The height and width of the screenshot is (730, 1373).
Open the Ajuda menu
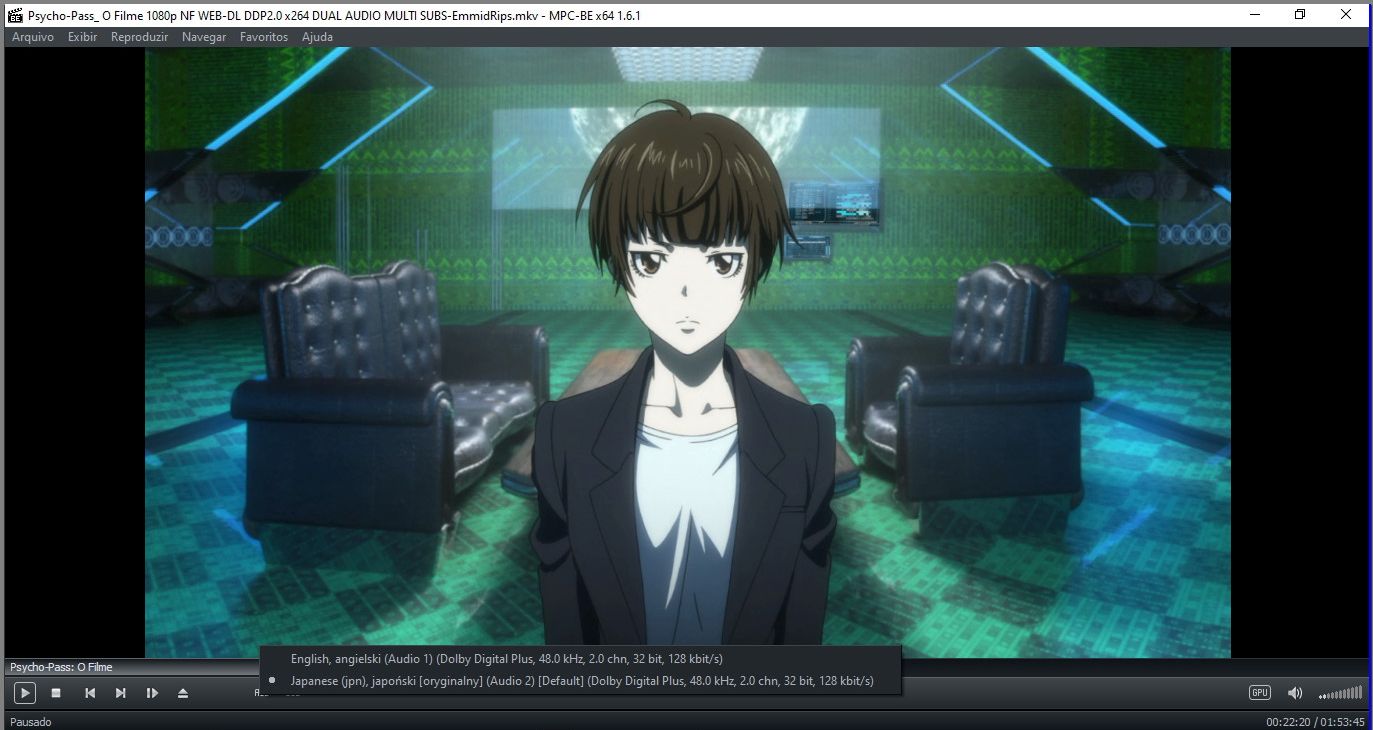[317, 37]
